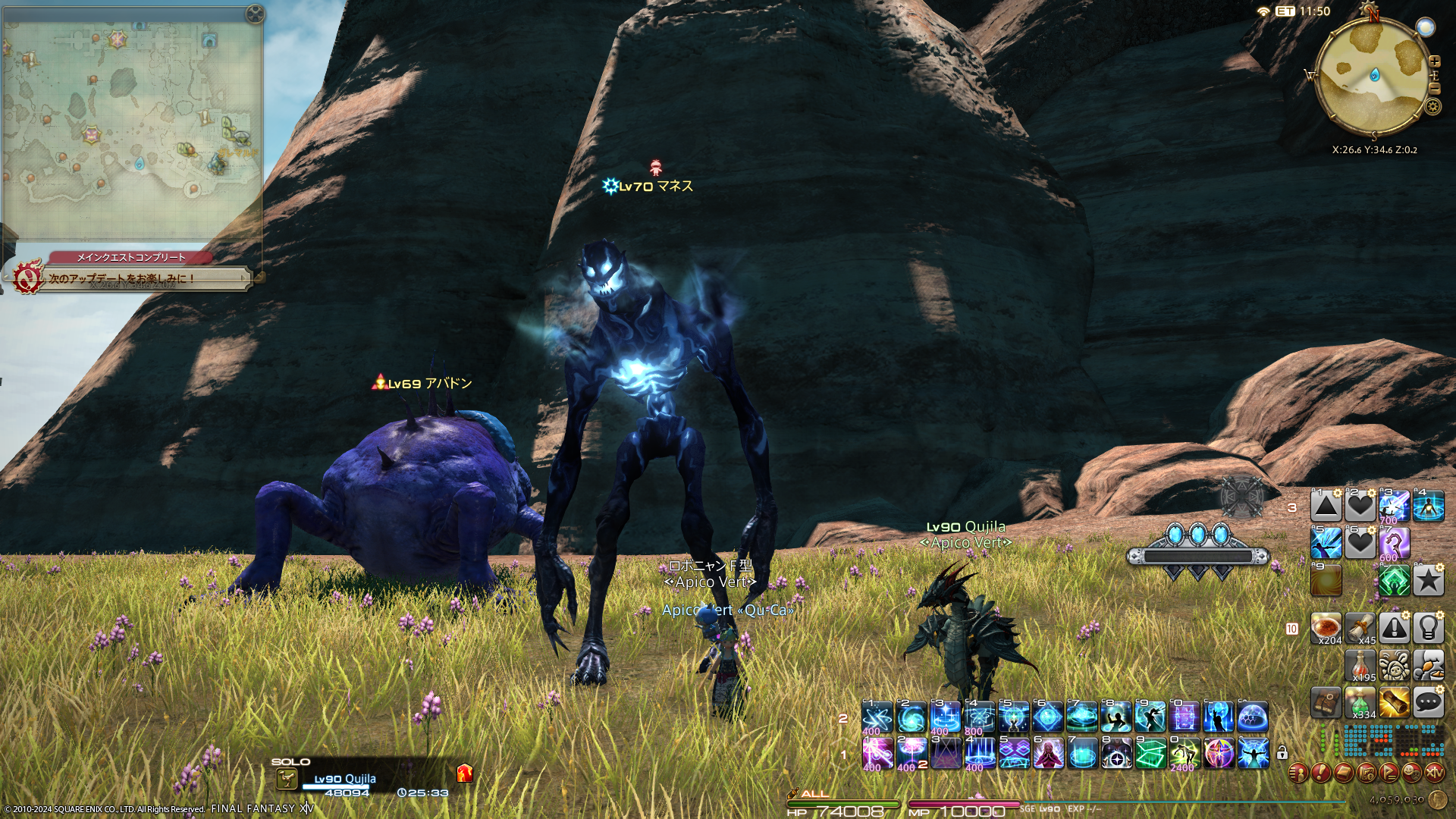
Task: Activate the lightbulb macro icon
Action: 1428,628
